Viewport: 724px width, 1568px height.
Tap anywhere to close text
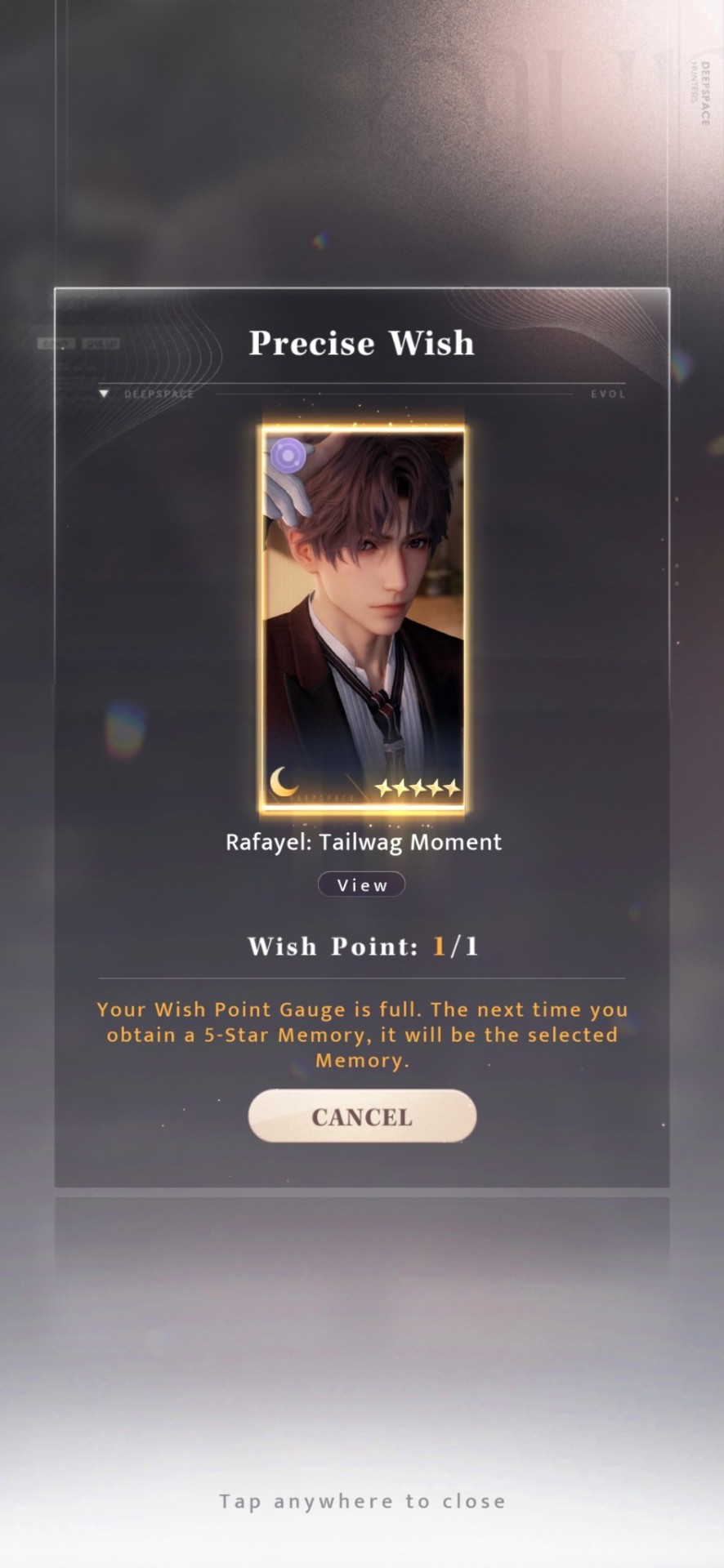pyautogui.click(x=362, y=1501)
